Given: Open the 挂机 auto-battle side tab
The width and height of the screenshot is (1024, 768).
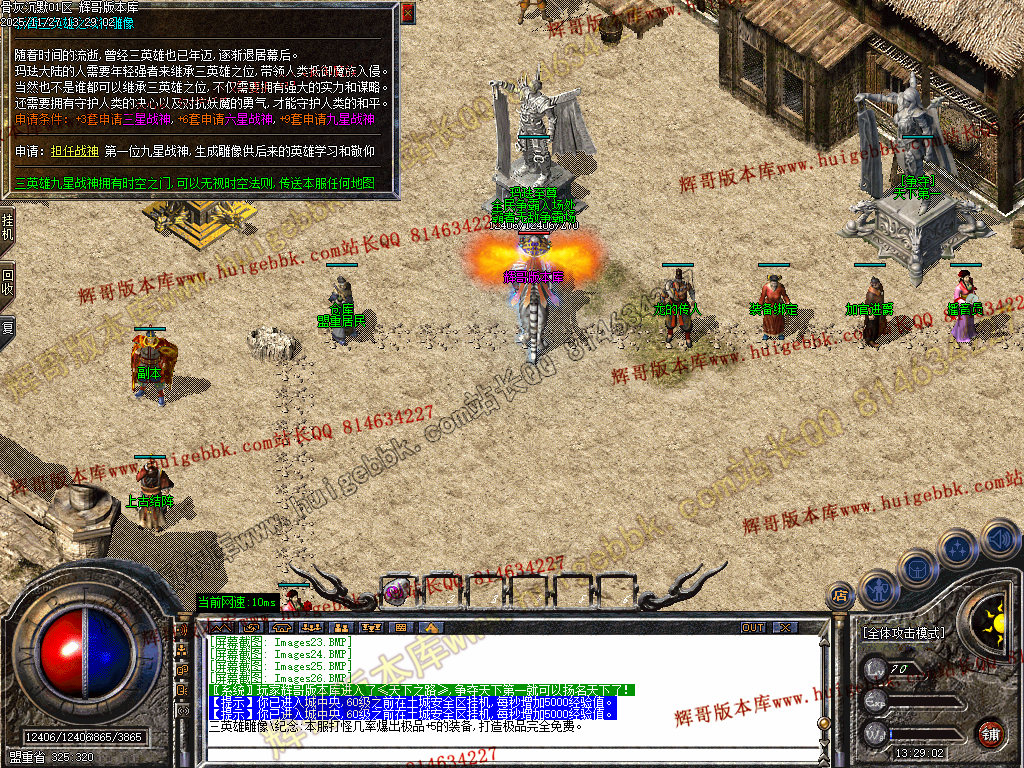Looking at the screenshot, I should click(7, 226).
